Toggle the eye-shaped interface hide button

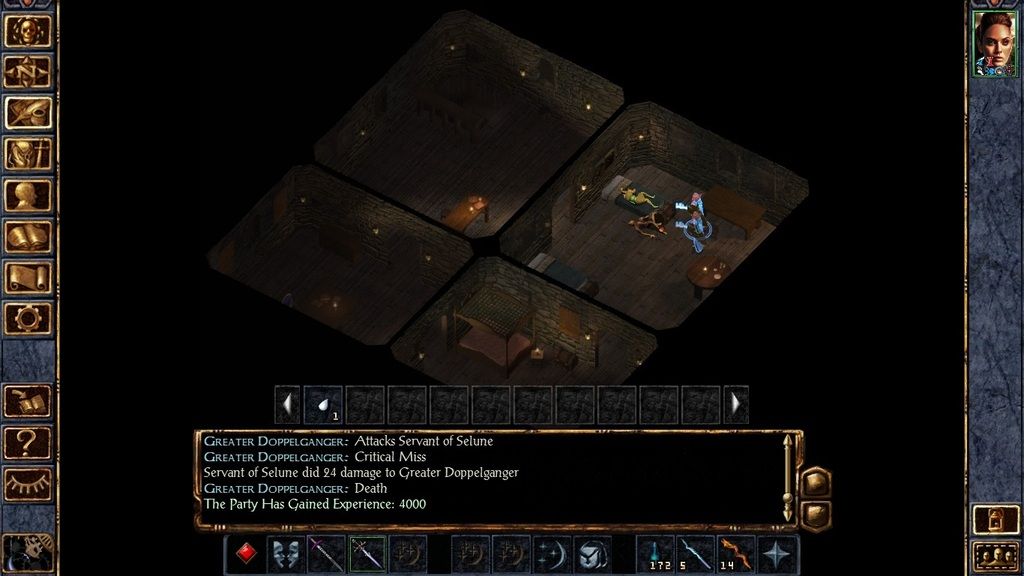point(28,483)
